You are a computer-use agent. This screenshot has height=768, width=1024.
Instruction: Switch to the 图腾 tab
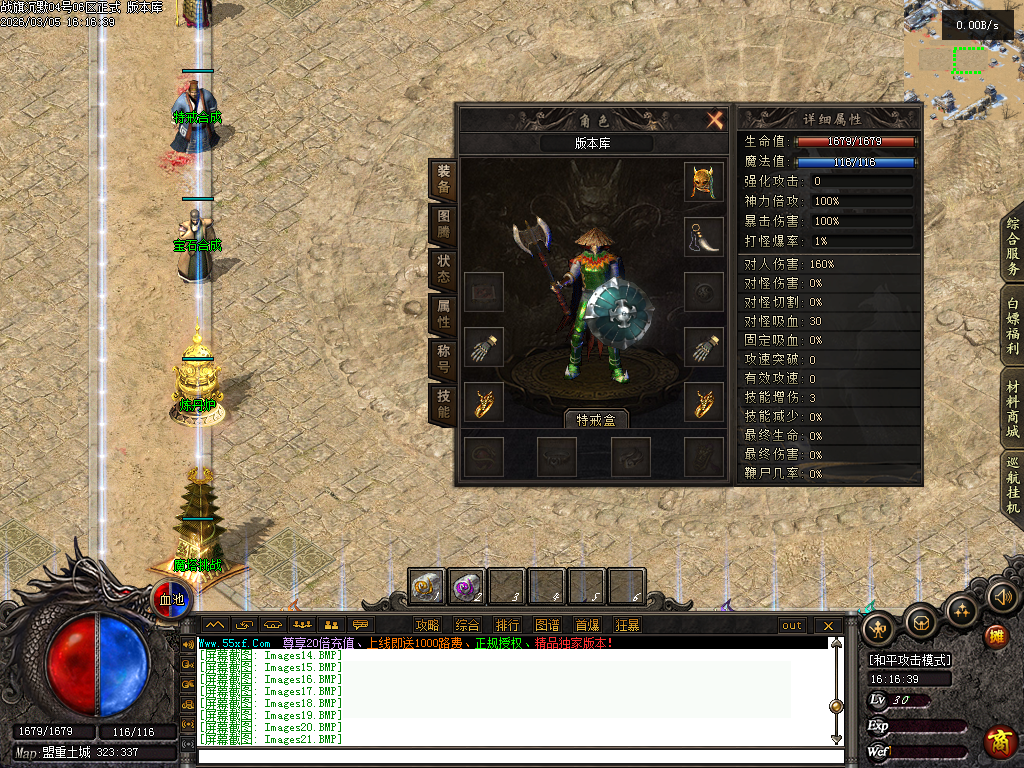[443, 225]
